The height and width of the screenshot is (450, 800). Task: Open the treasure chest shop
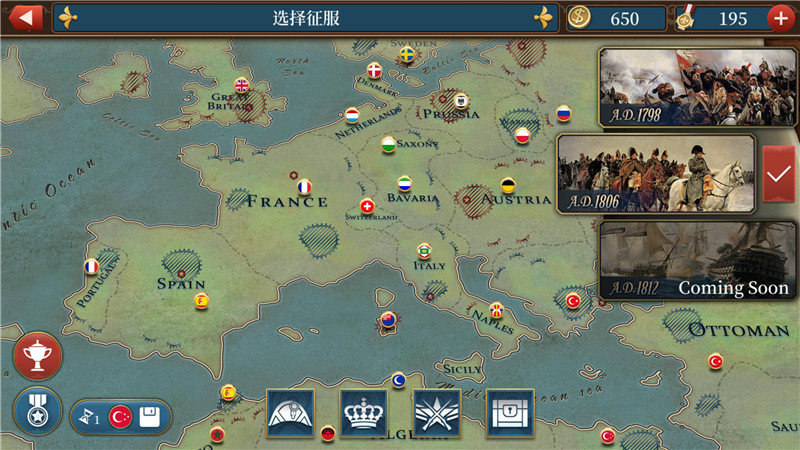pos(510,412)
